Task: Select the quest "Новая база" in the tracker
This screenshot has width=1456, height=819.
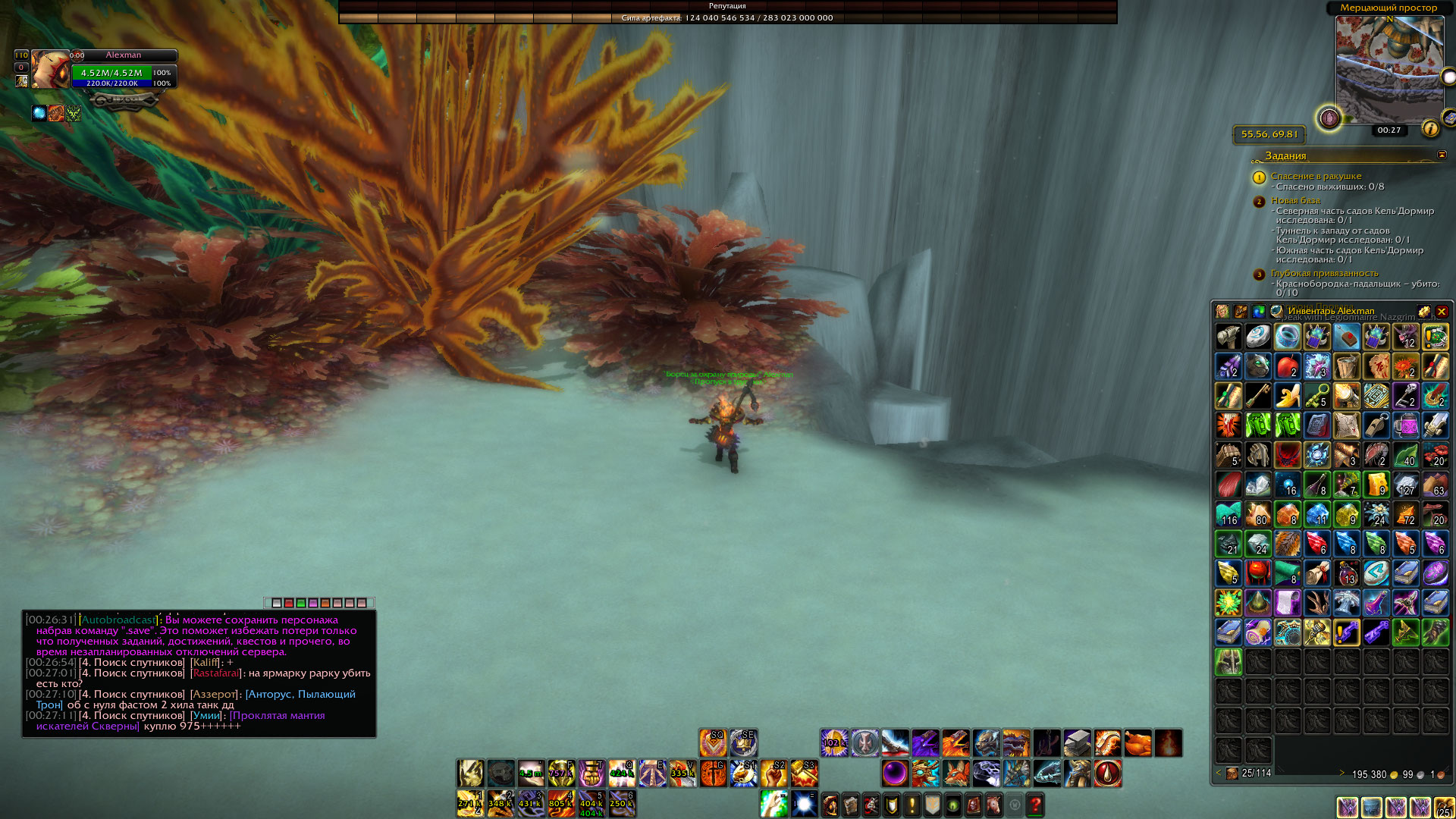Action: tap(1295, 200)
